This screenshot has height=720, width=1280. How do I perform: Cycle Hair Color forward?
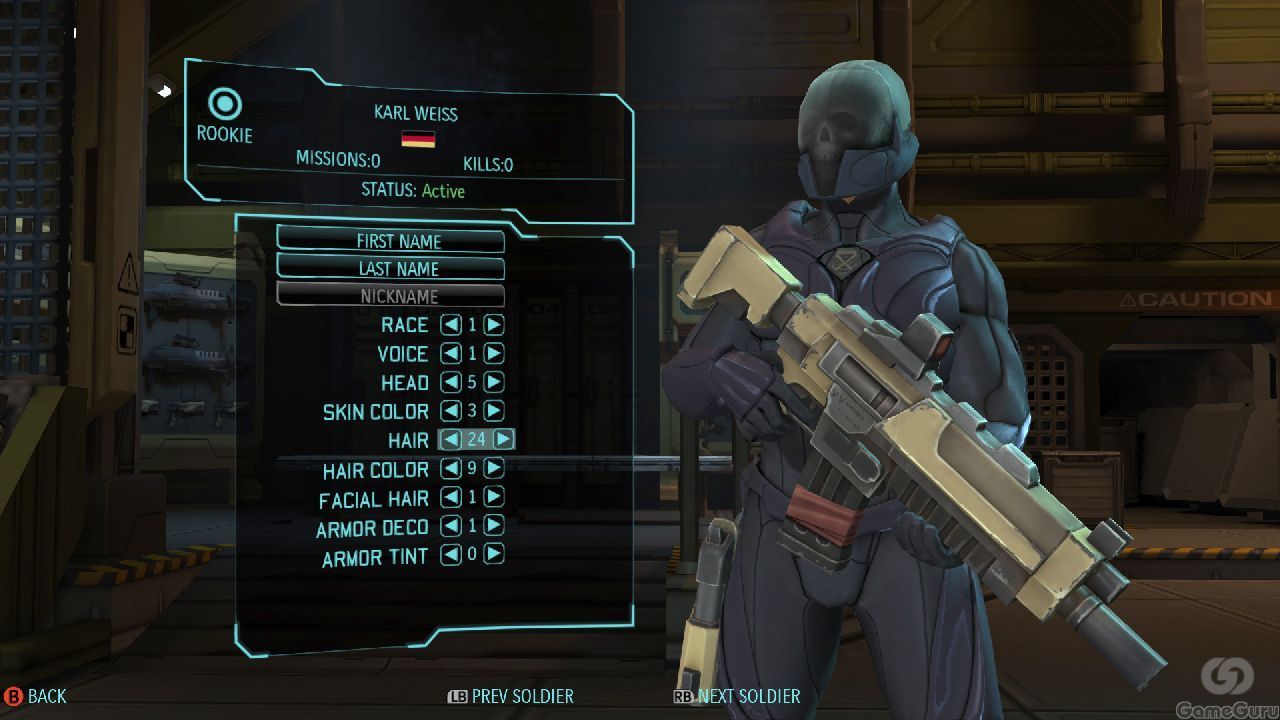pyautogui.click(x=494, y=468)
